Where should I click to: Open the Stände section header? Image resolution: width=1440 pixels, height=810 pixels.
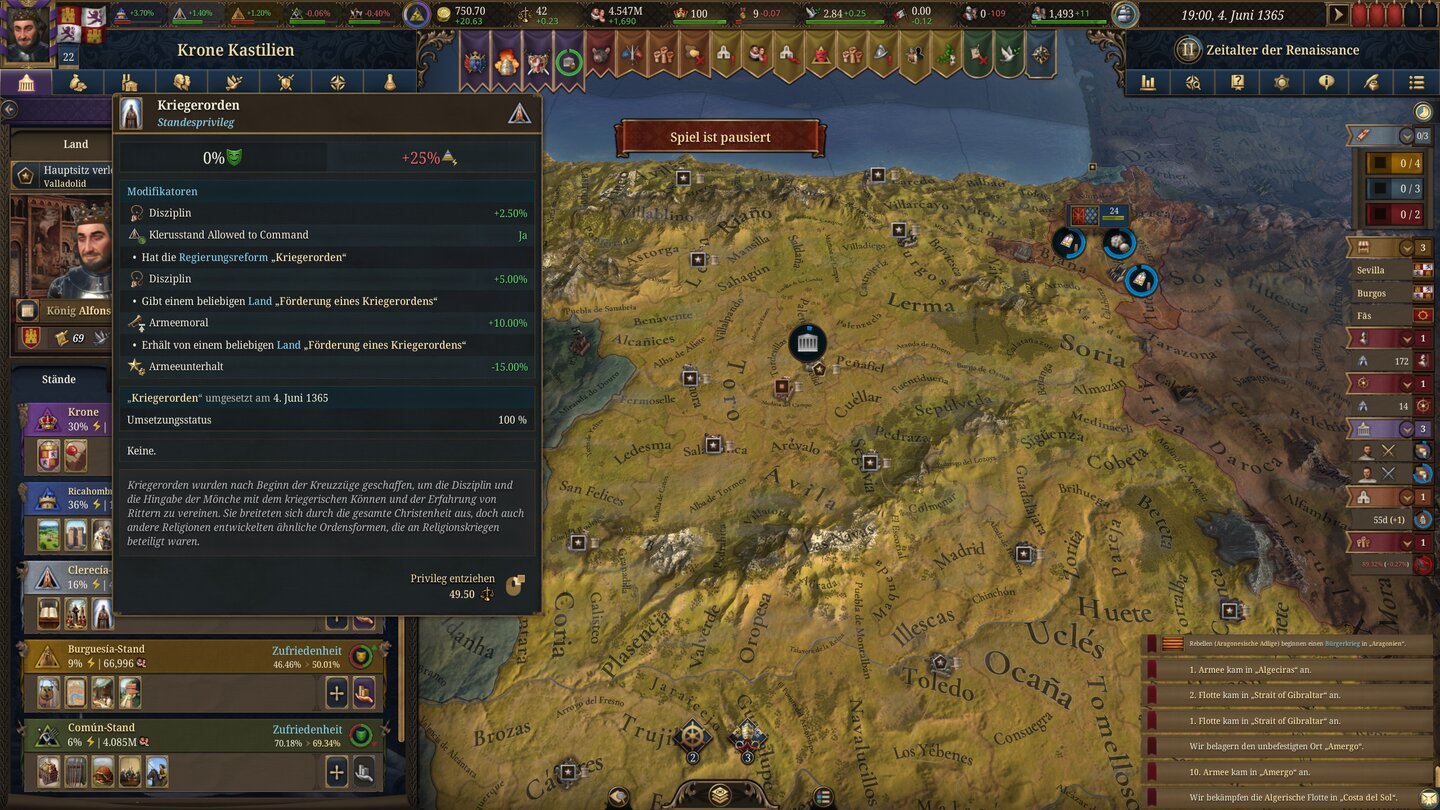pyautogui.click(x=58, y=379)
